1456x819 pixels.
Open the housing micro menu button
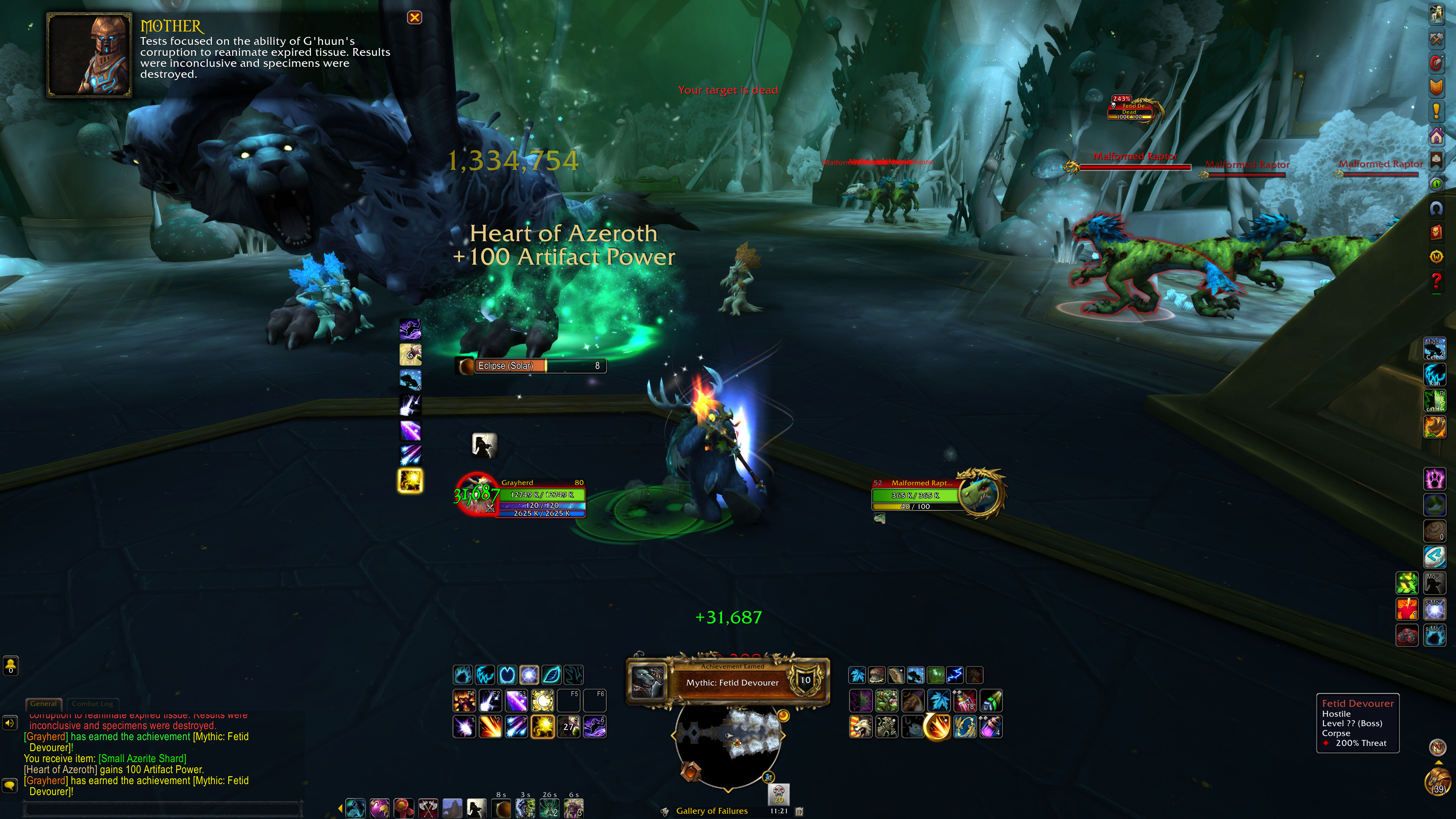pyautogui.click(x=1436, y=136)
